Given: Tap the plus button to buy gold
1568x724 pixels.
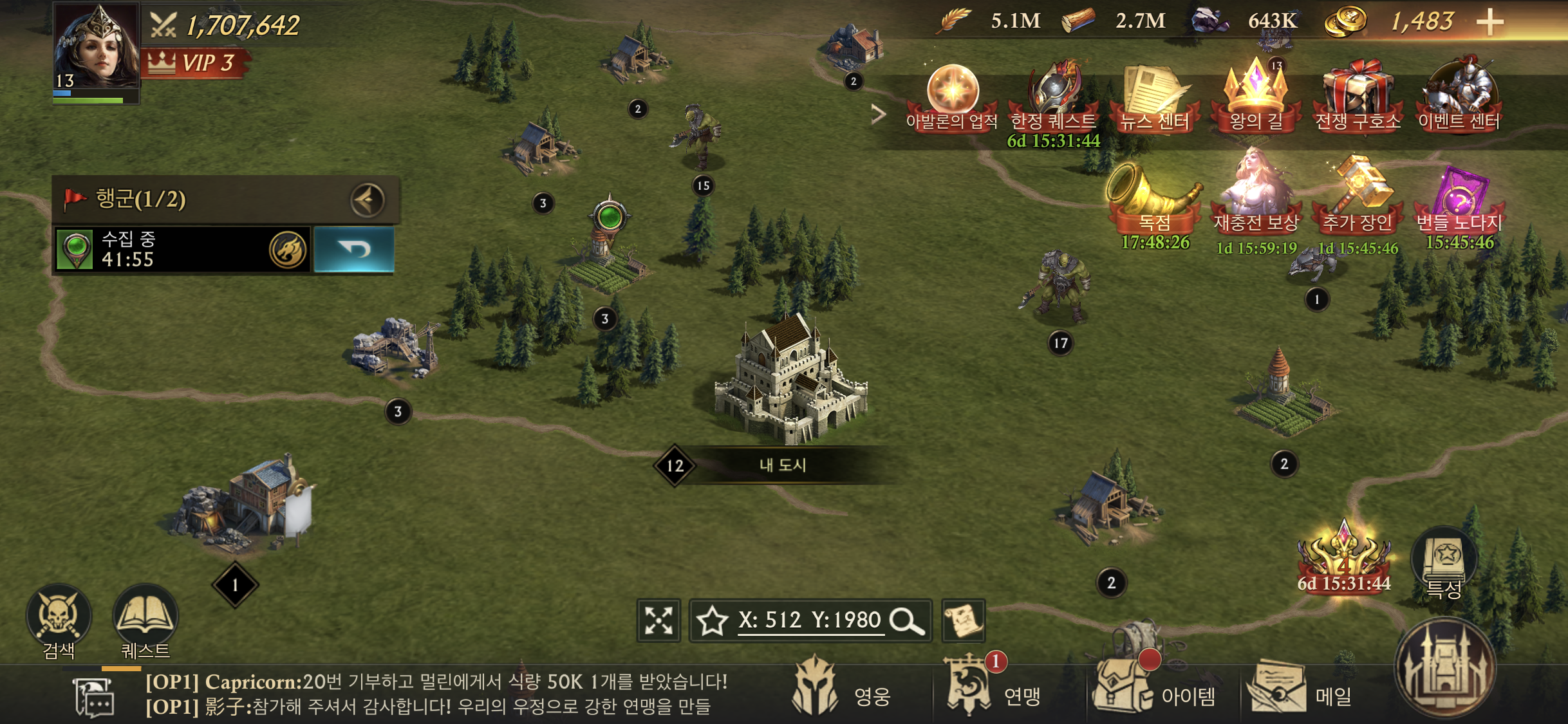Looking at the screenshot, I should point(1489,23).
